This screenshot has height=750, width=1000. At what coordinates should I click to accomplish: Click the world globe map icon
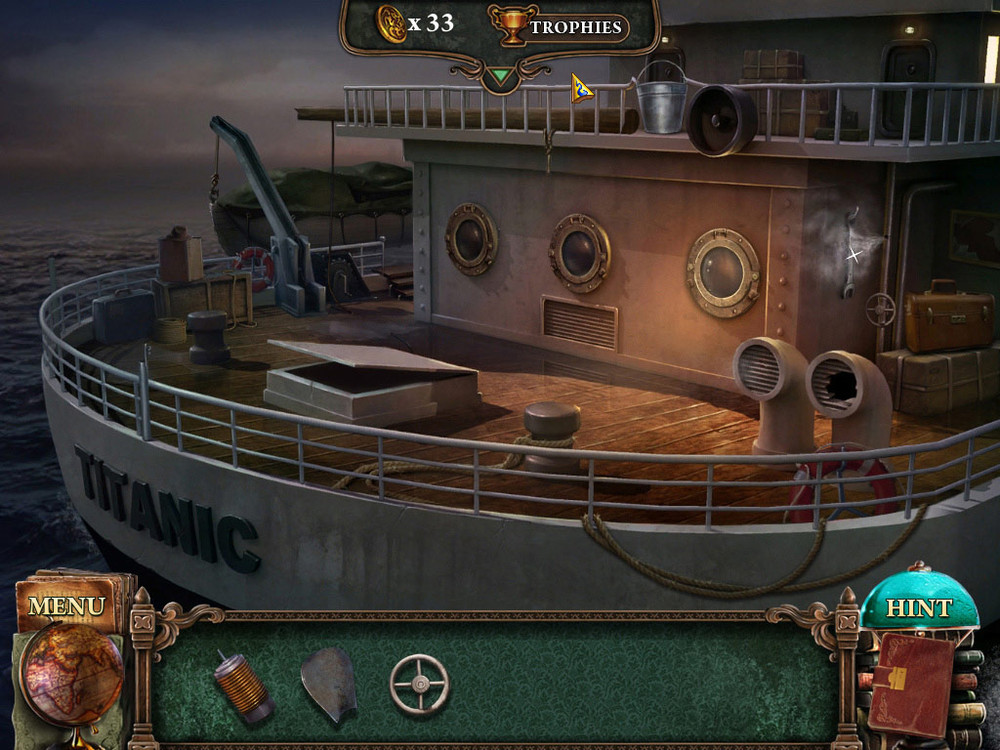tap(72, 673)
